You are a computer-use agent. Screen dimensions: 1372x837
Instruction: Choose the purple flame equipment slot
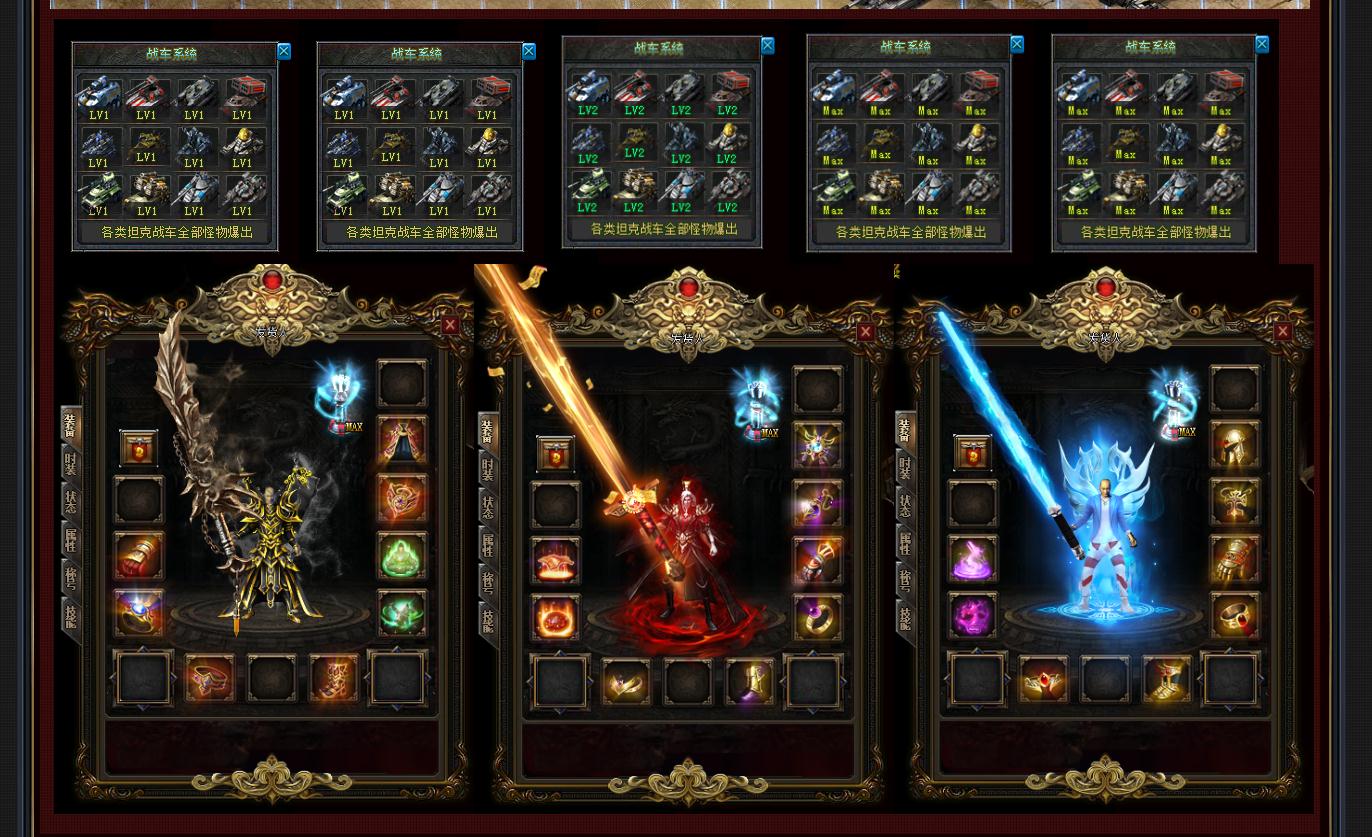pos(972,558)
